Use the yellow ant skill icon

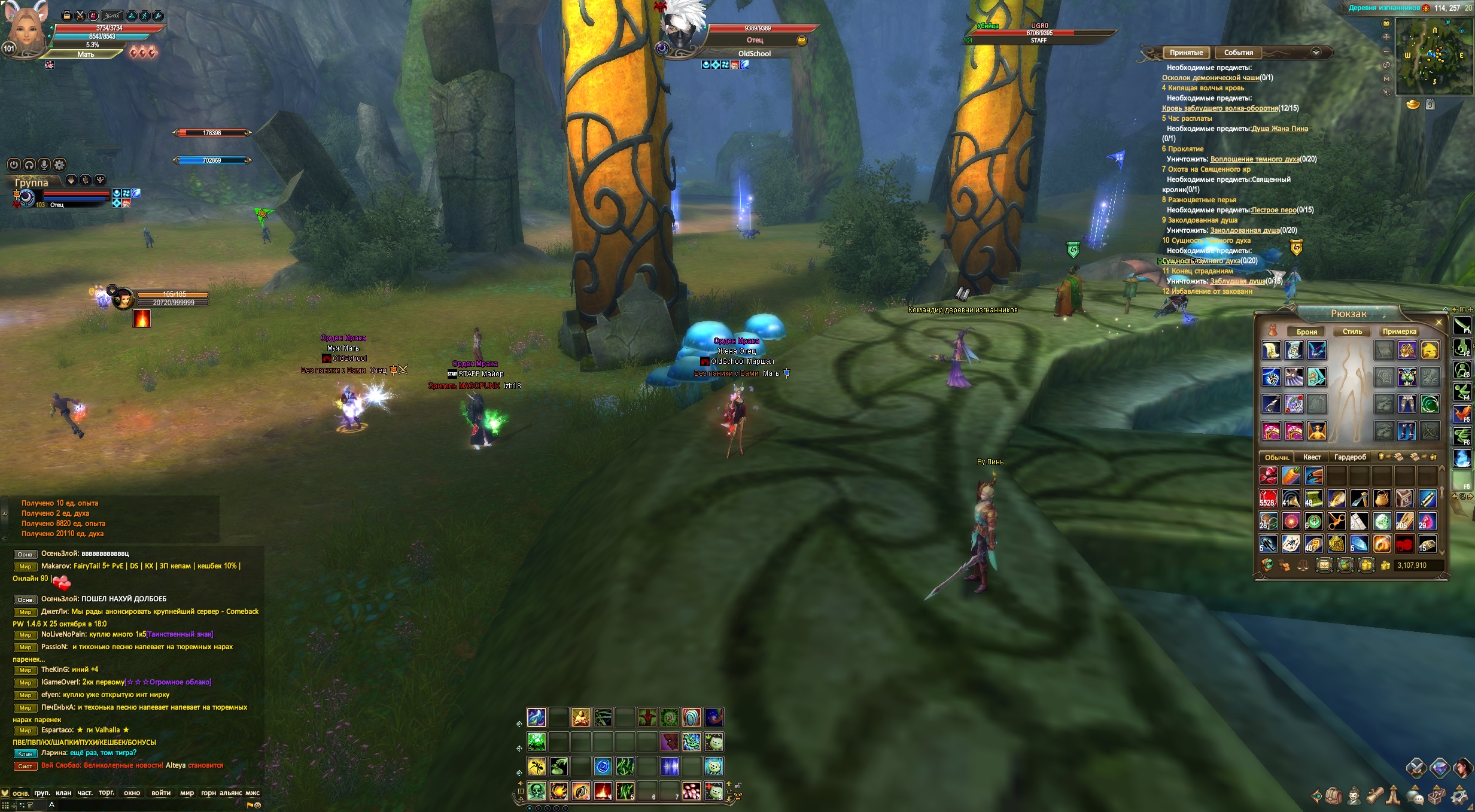[x=536, y=767]
